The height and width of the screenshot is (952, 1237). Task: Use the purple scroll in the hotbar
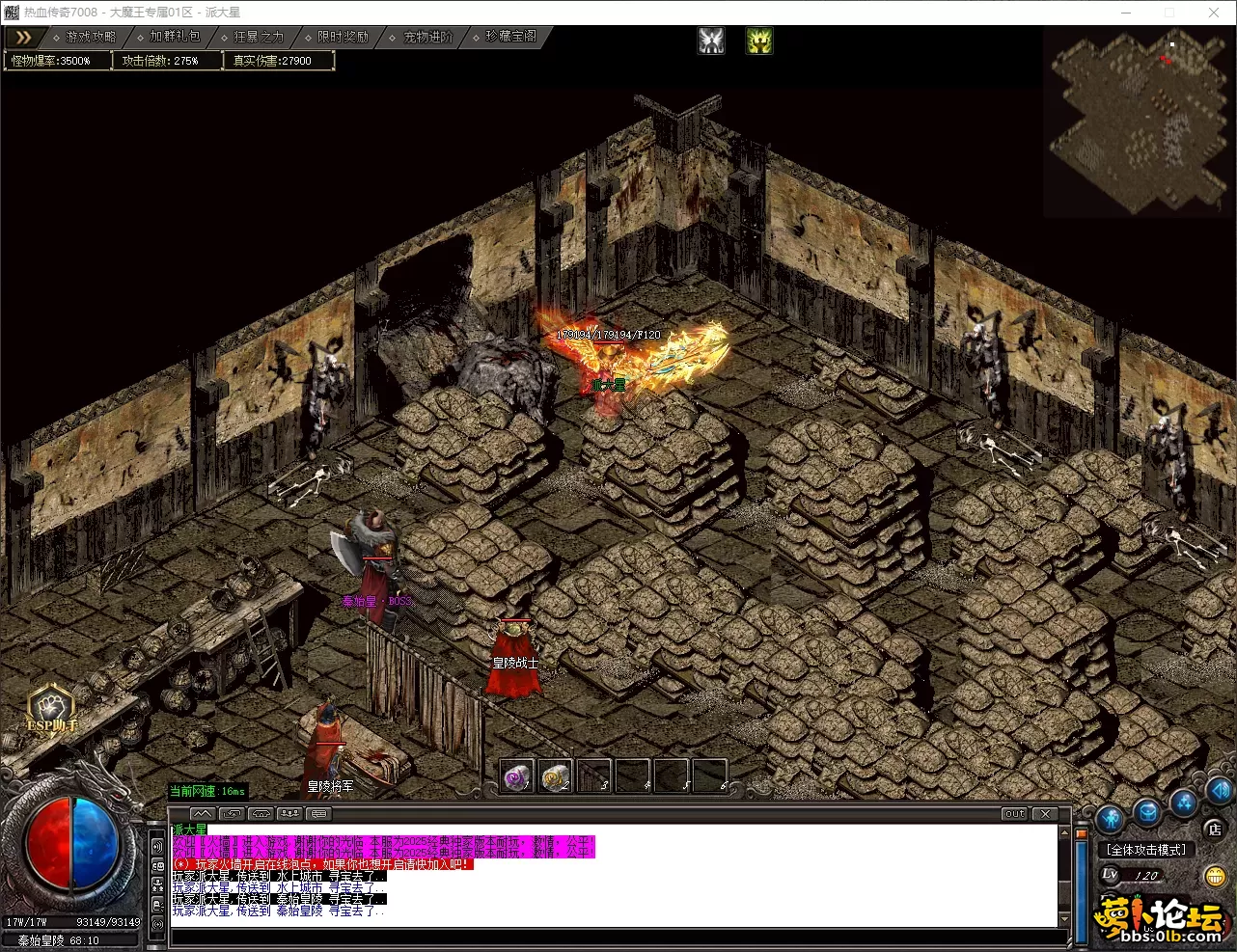[517, 776]
